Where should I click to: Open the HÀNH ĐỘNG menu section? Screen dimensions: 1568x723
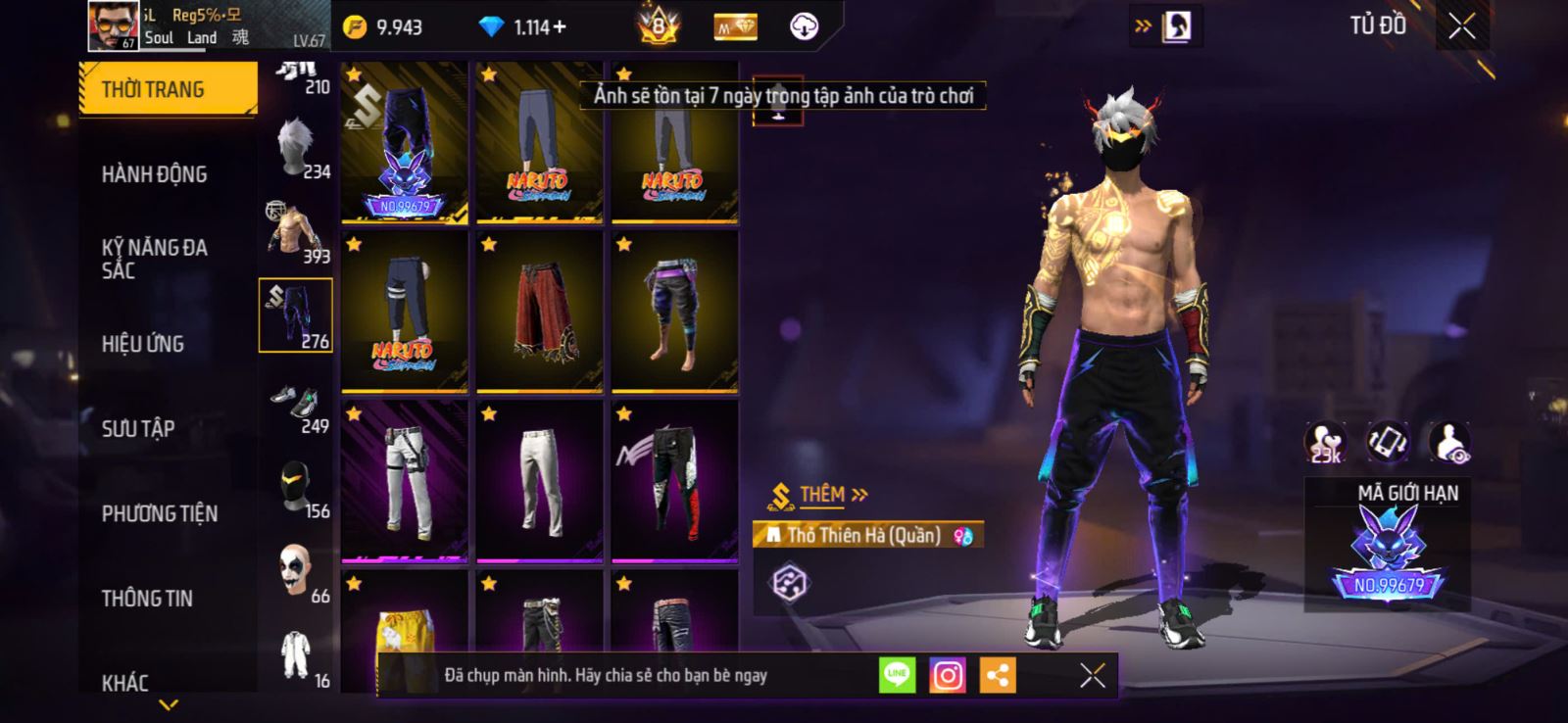point(155,174)
